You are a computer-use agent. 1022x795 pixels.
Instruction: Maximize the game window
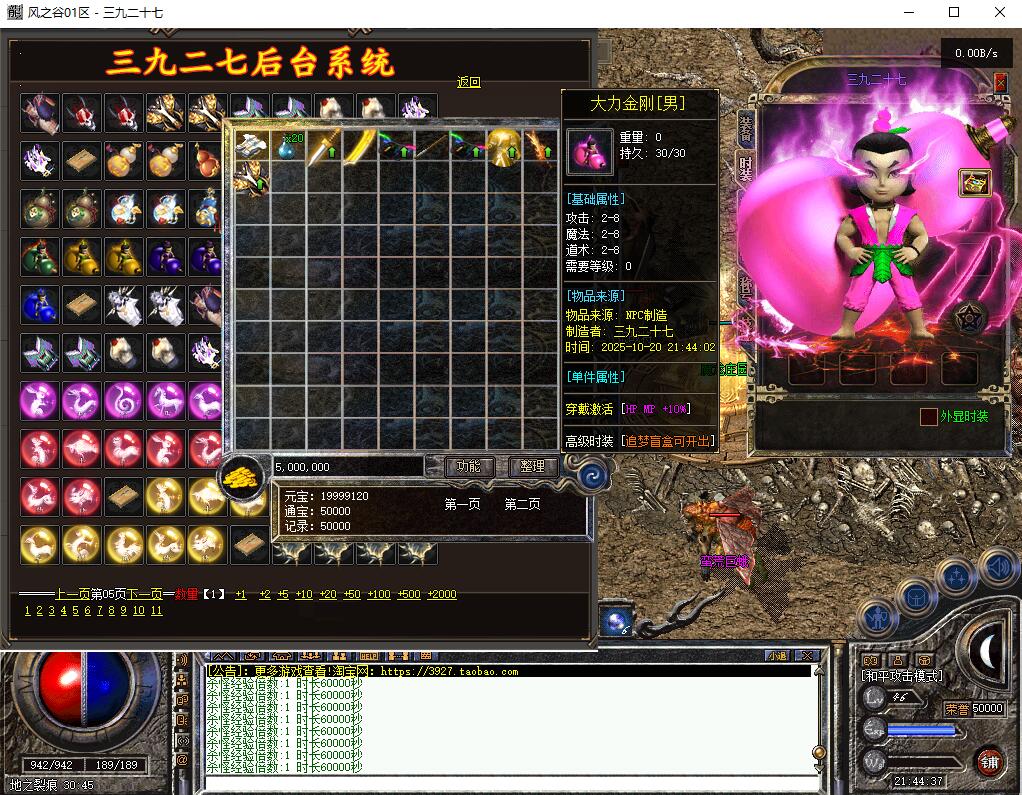(953, 12)
